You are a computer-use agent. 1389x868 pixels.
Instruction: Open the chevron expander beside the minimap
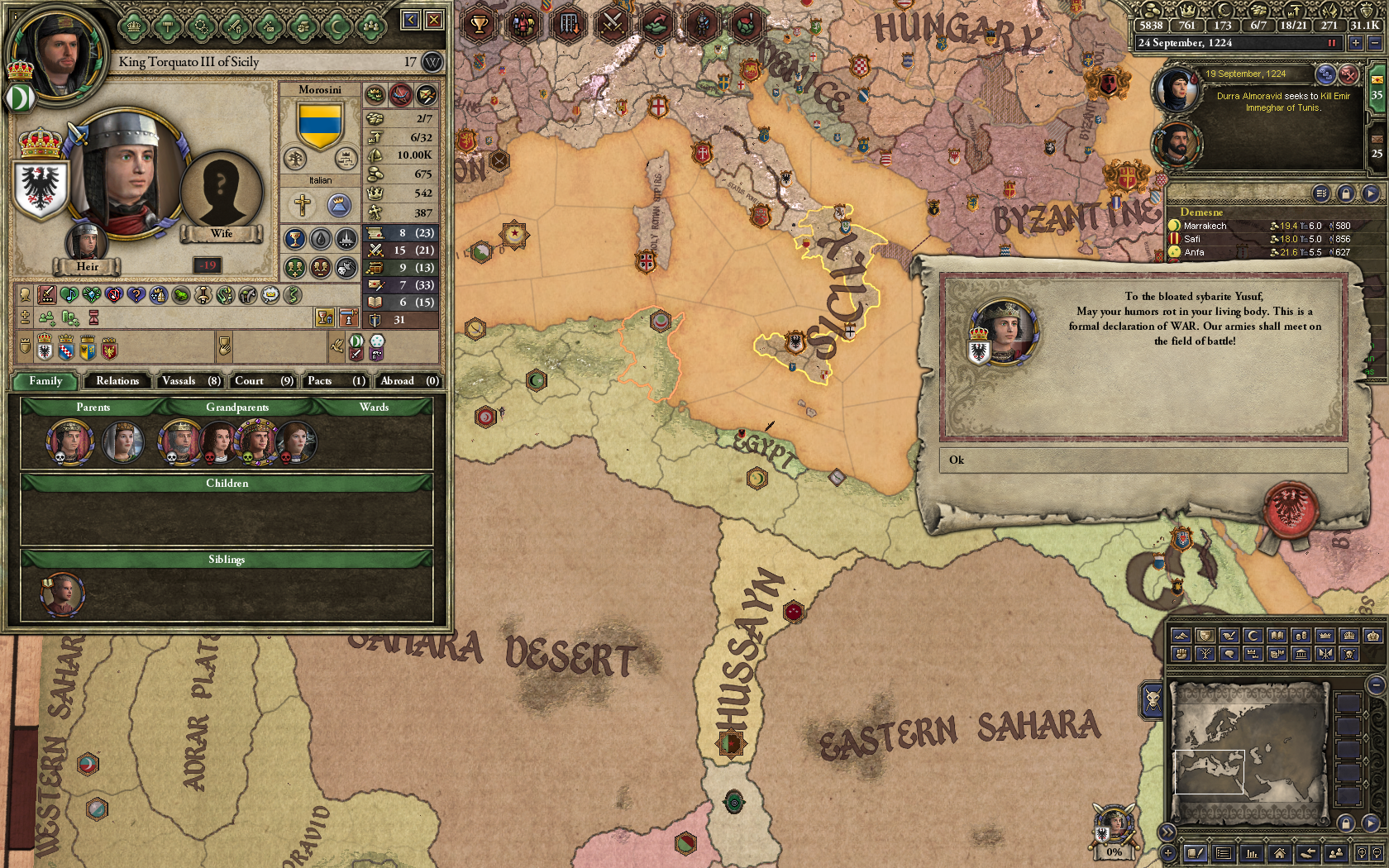pyautogui.click(x=1167, y=830)
